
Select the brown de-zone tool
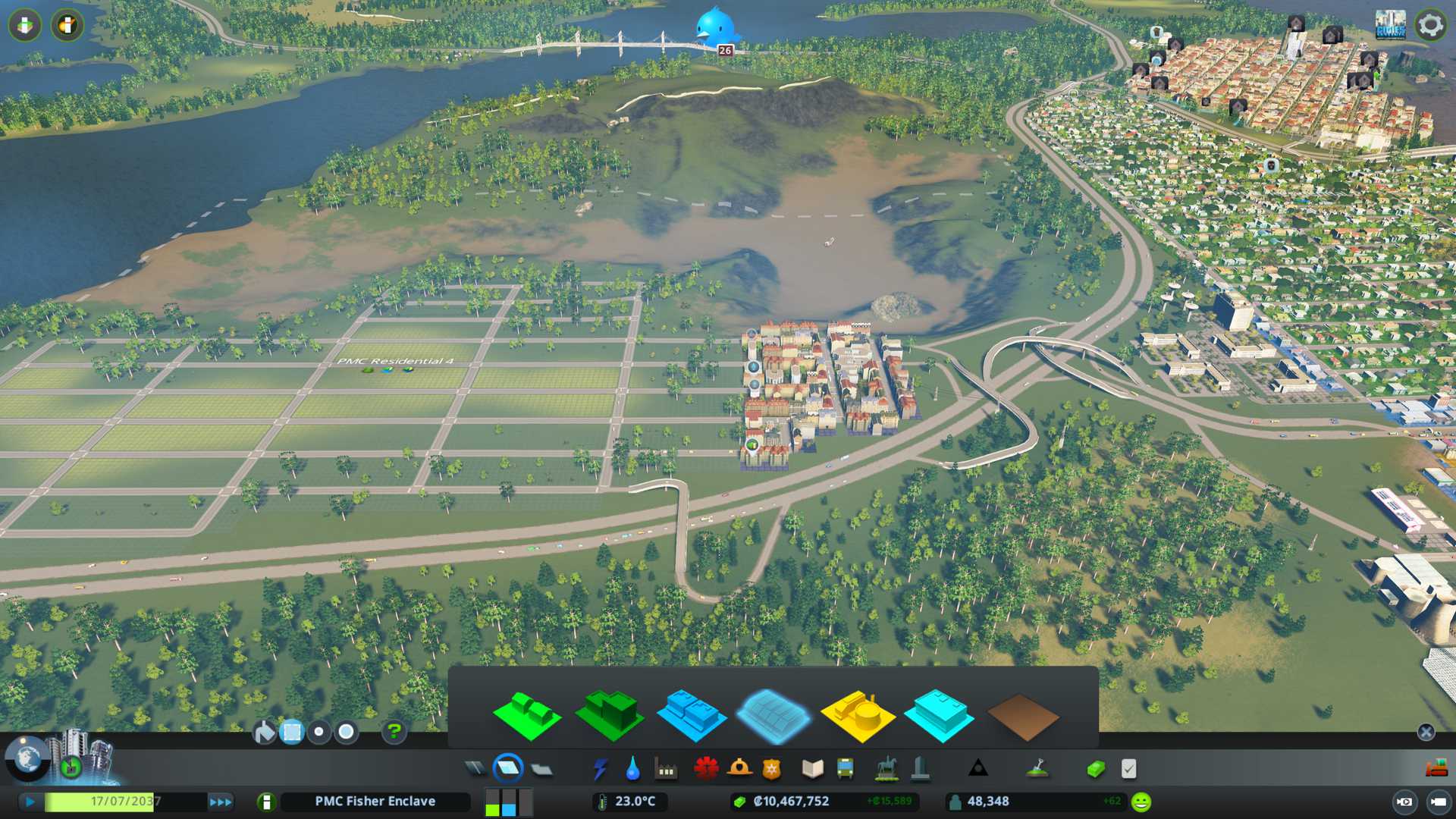1022,717
